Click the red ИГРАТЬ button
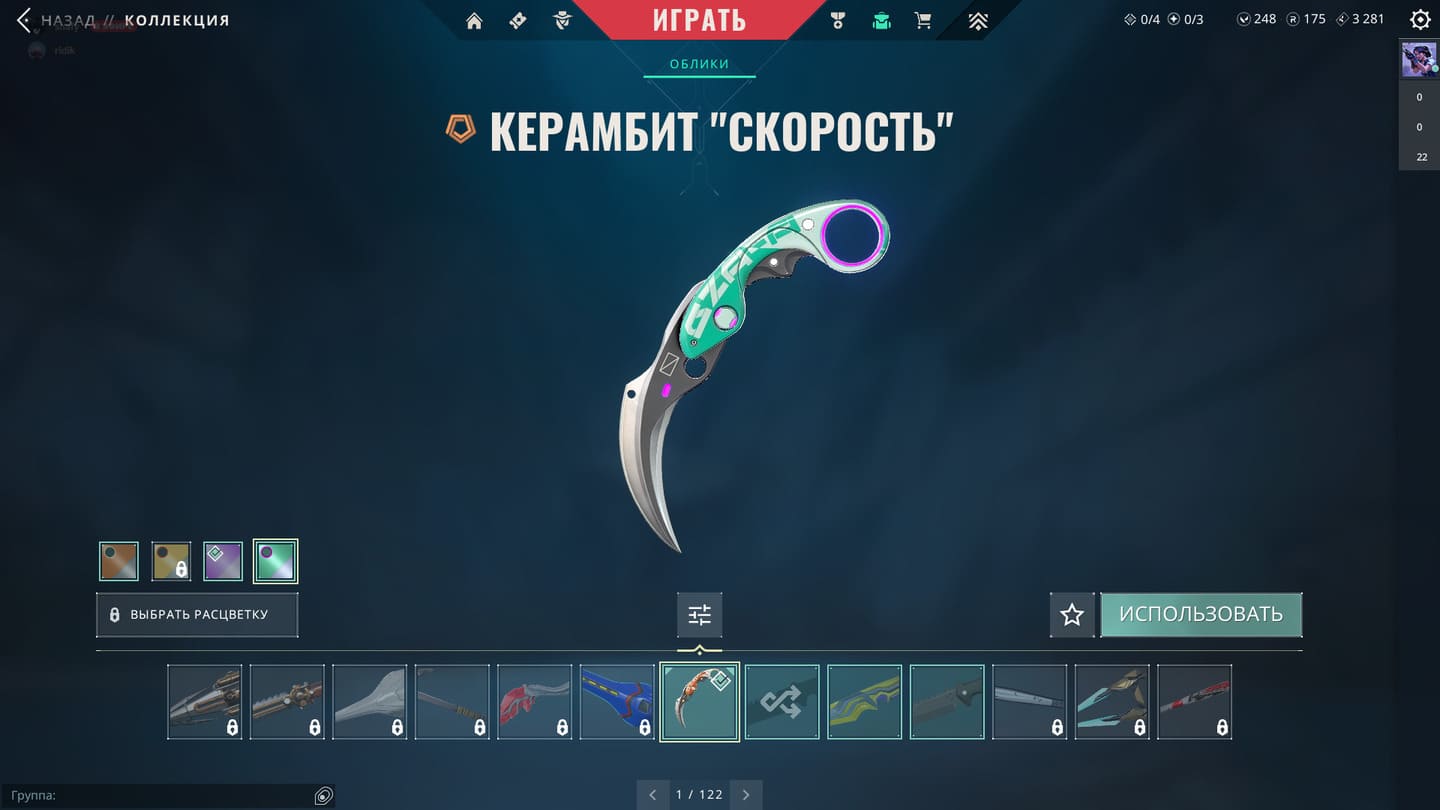Viewport: 1440px width, 810px height. point(699,20)
